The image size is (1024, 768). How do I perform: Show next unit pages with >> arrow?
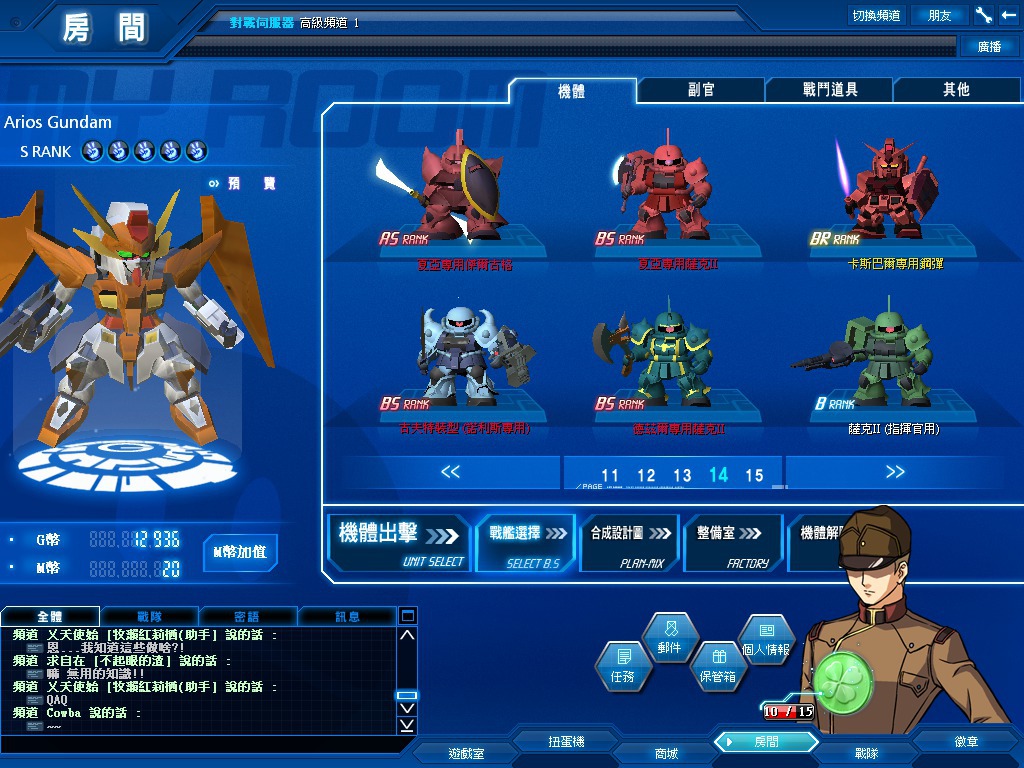(894, 472)
